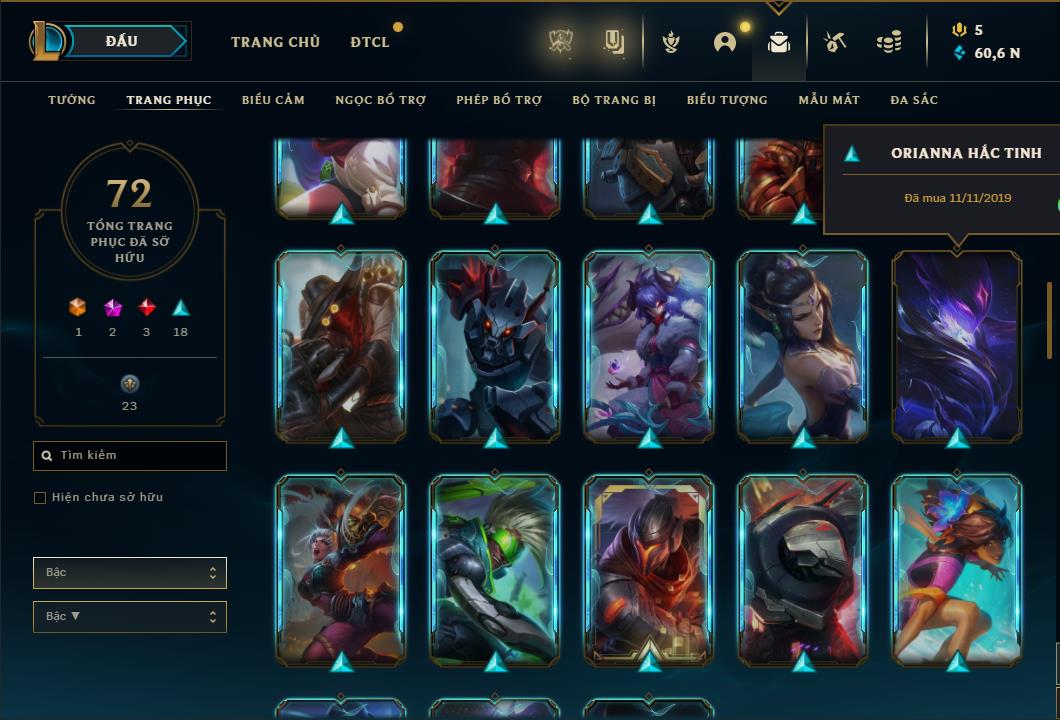1060x720 pixels.
Task: Open the profile icon in top bar
Action: [725, 42]
